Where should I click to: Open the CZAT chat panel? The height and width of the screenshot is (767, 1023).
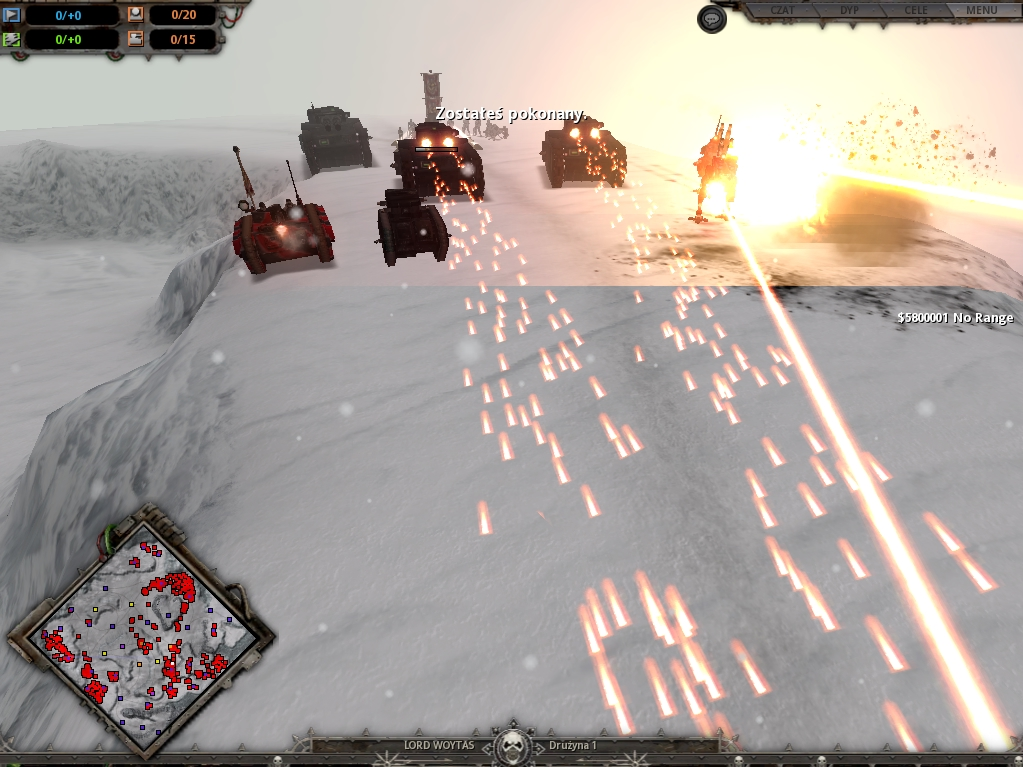point(784,11)
